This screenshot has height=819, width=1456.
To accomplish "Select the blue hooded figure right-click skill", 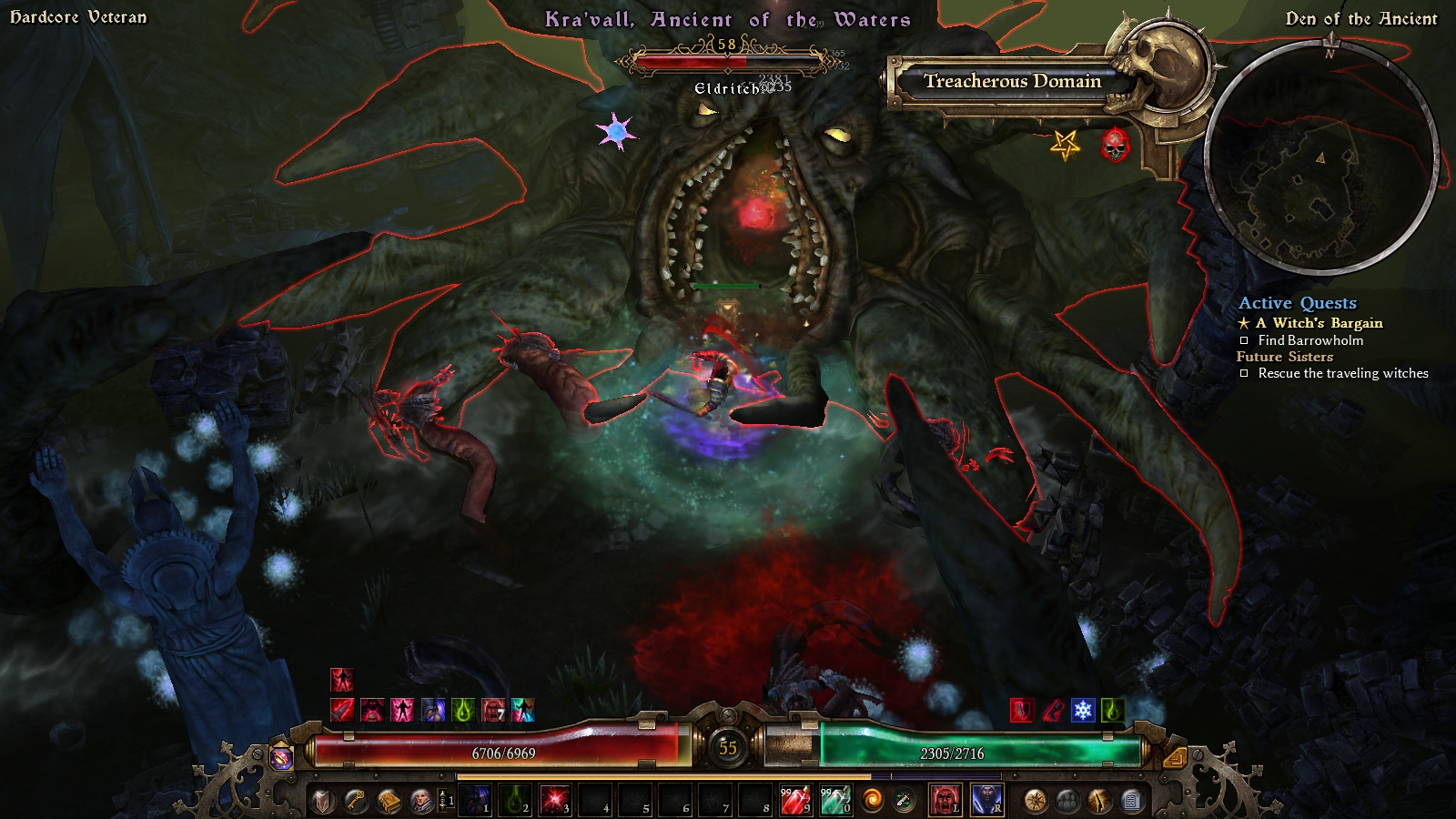I will (987, 800).
